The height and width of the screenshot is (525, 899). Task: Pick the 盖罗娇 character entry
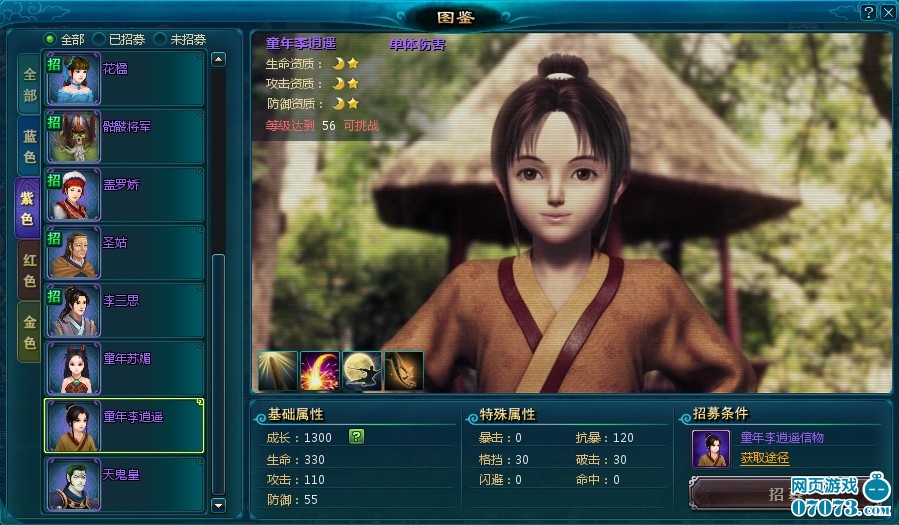pyautogui.click(x=124, y=194)
